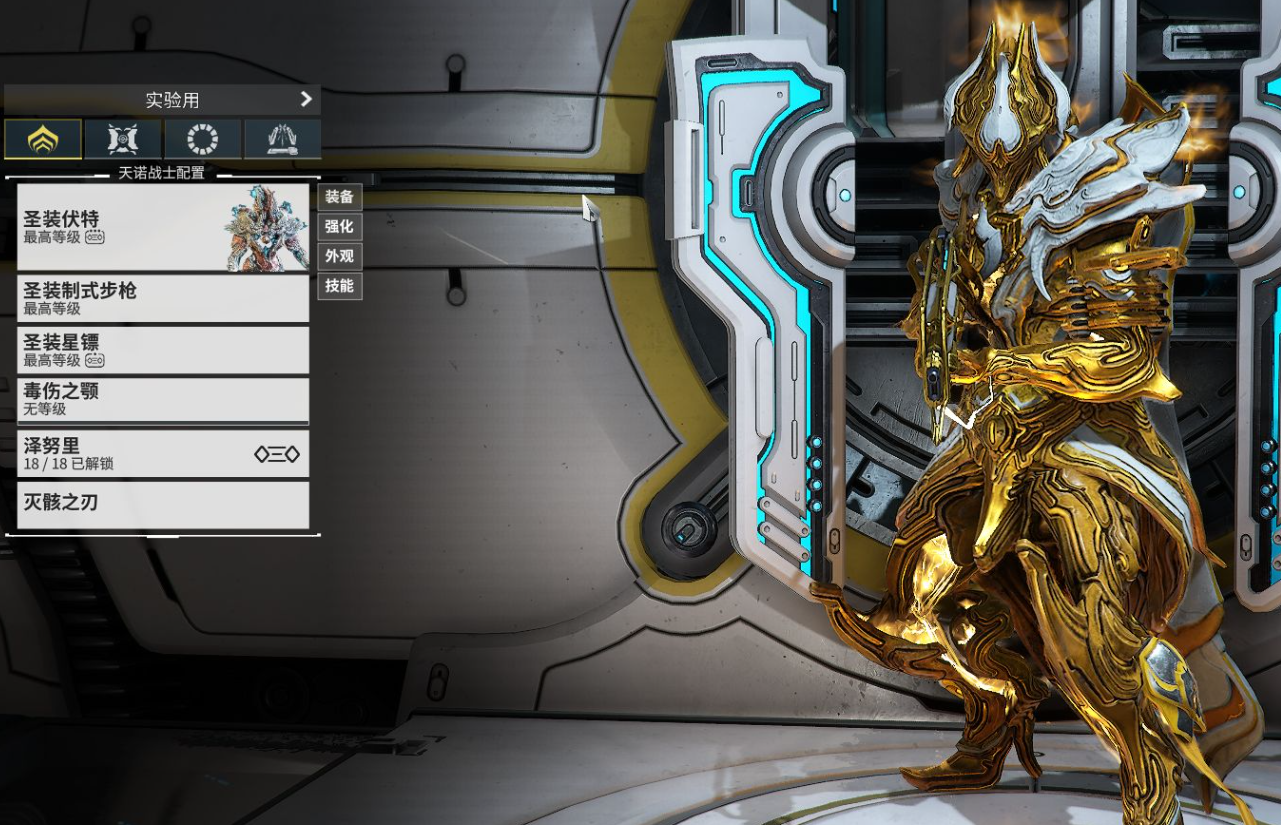1281x825 pixels.
Task: Select the 圣装伏特 warframe slot
Action: pos(163,227)
